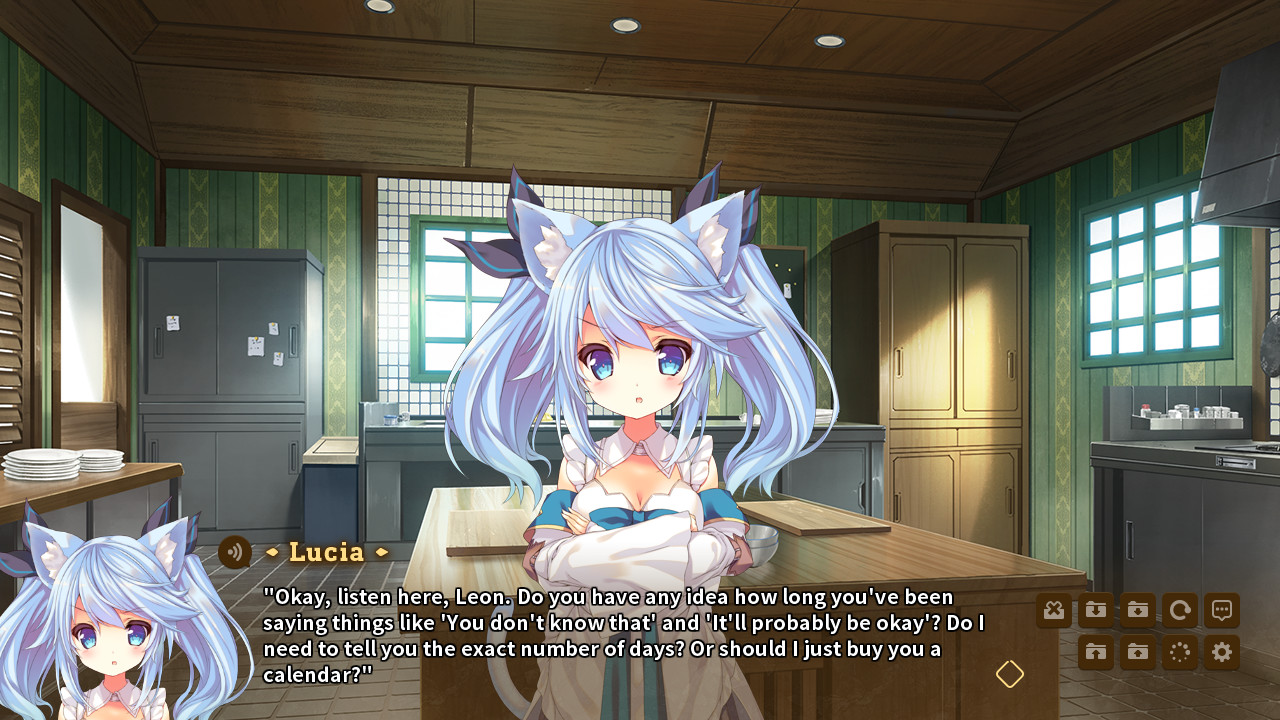The height and width of the screenshot is (720, 1280).
Task: Open settings with the gear icon
Action: 1222,653
